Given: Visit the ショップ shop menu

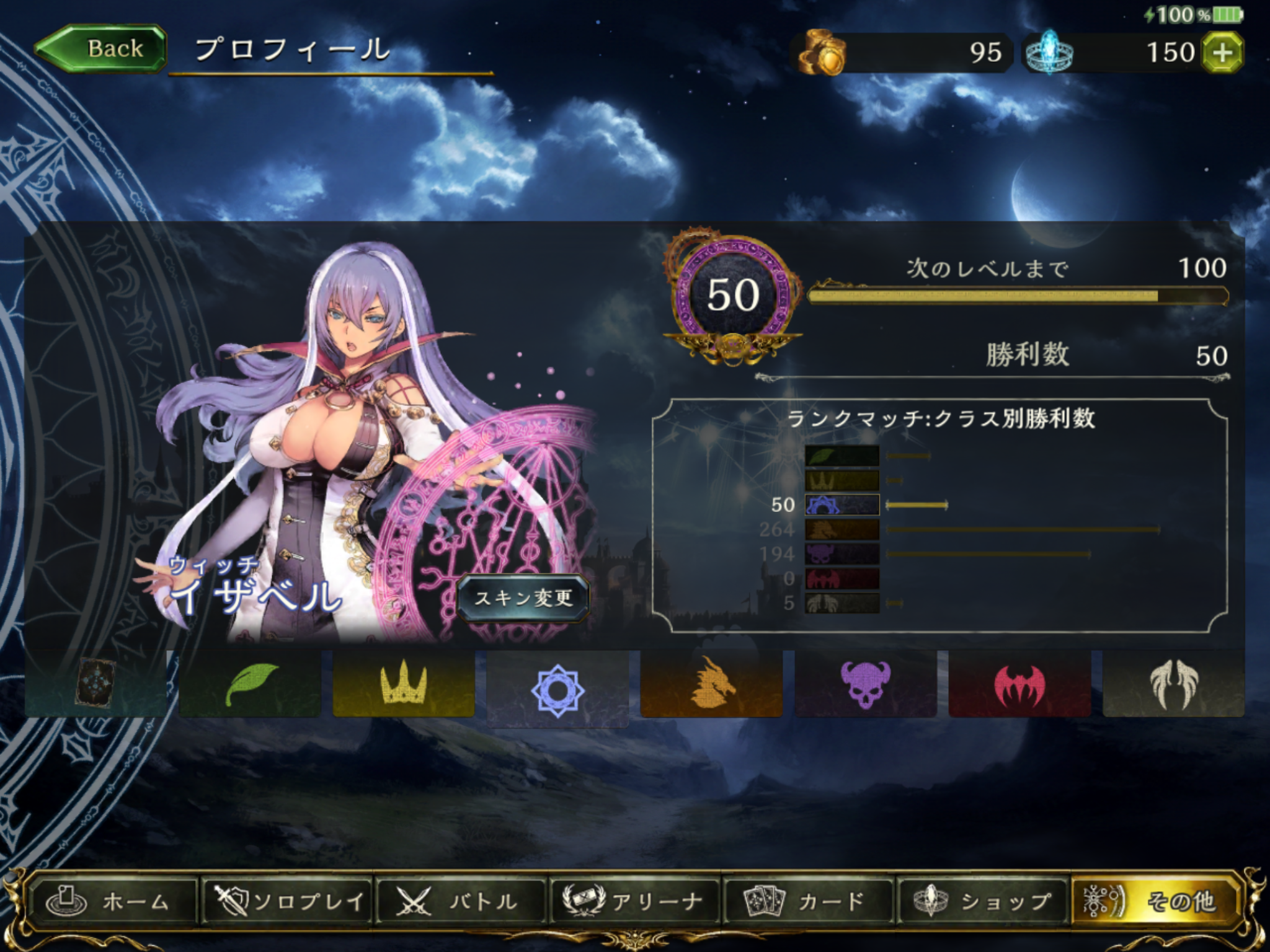Looking at the screenshot, I should pyautogui.click(x=982, y=901).
